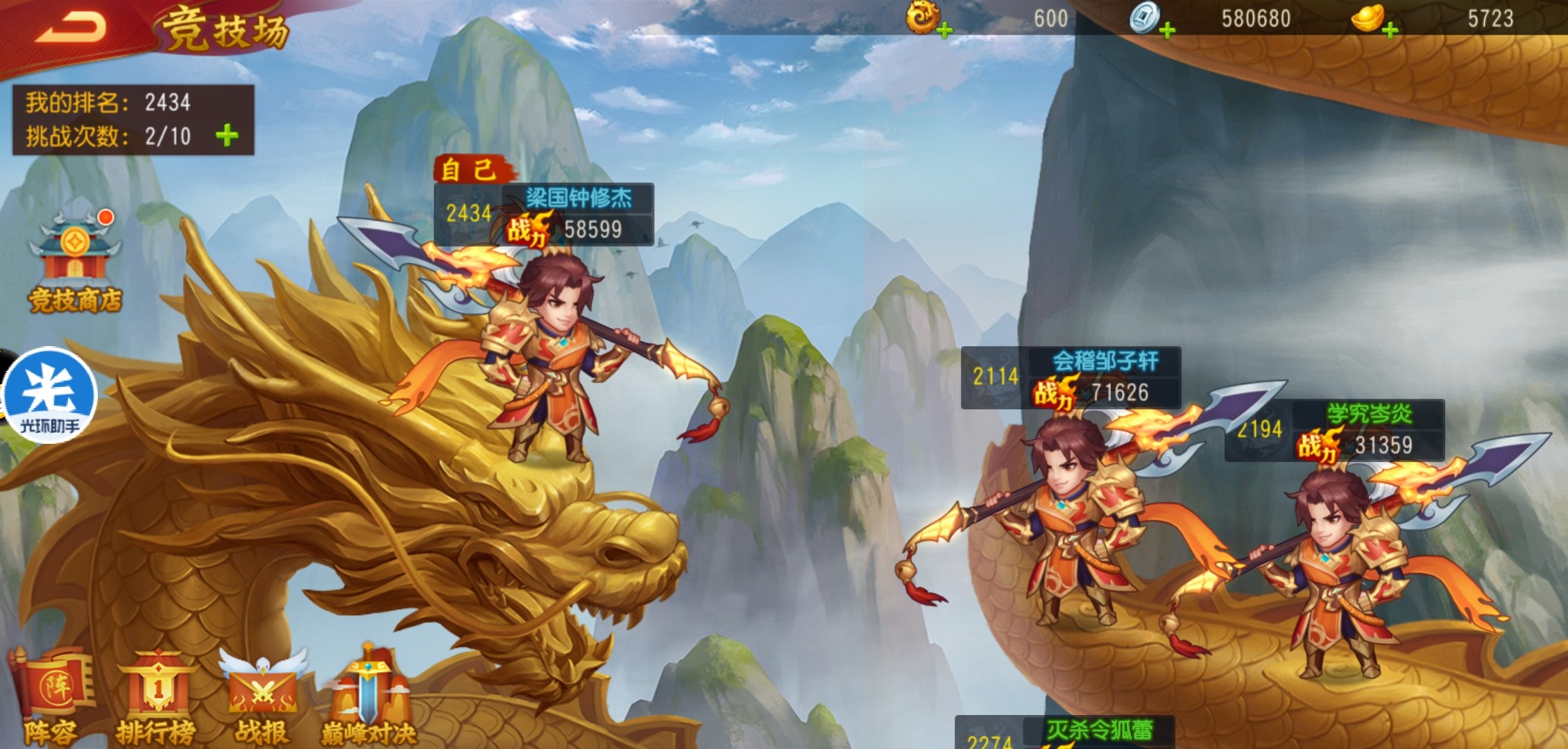1568x749 pixels.
Task: Add dragon tokens via plus icon
Action: pyautogui.click(x=944, y=31)
